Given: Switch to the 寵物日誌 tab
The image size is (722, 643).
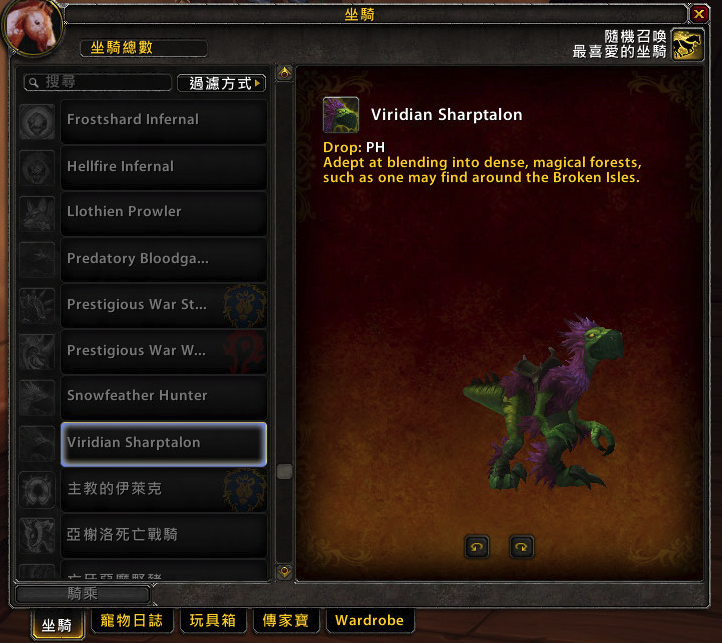Looking at the screenshot, I should coord(132,621).
